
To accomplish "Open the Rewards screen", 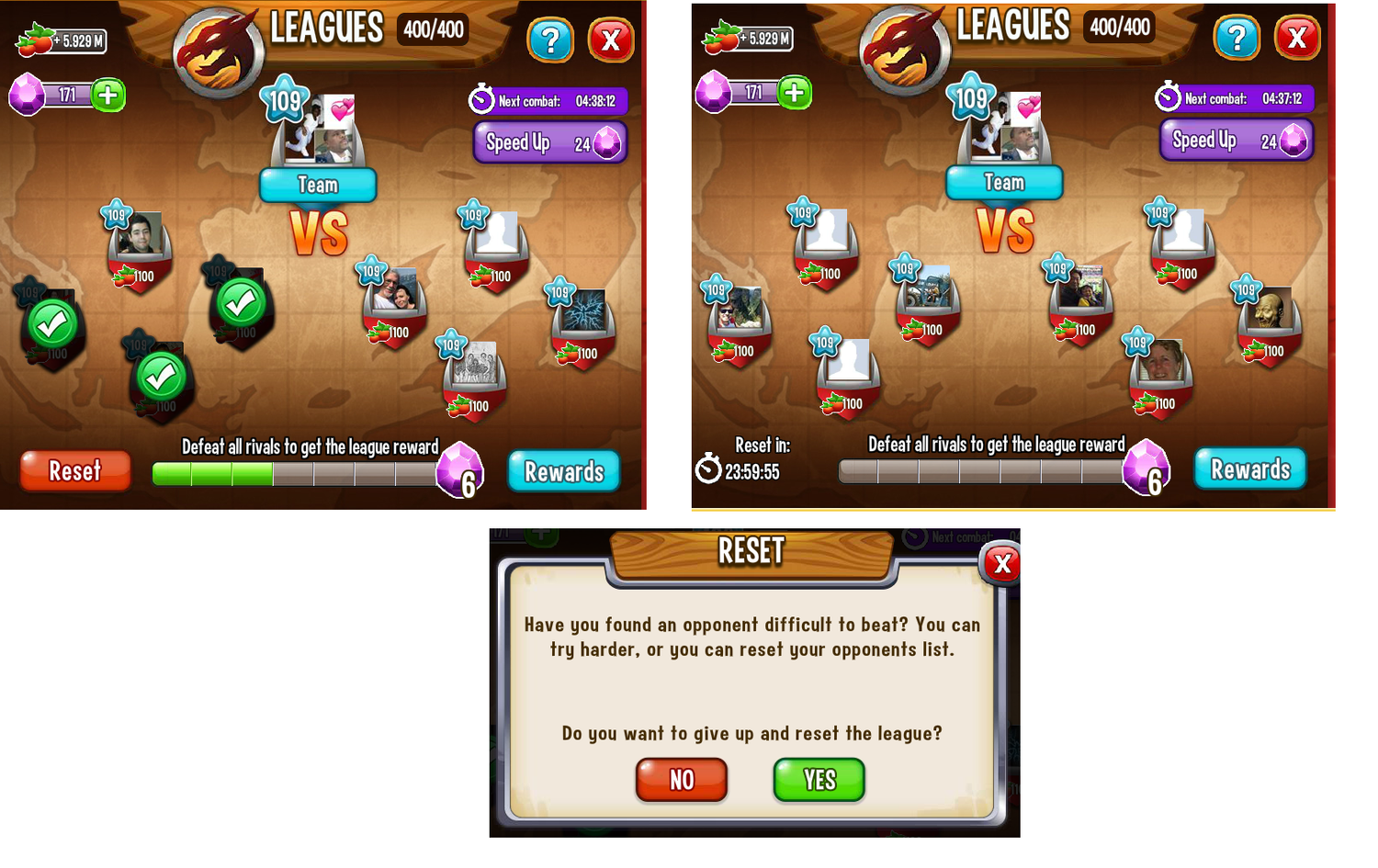I will [x=563, y=471].
